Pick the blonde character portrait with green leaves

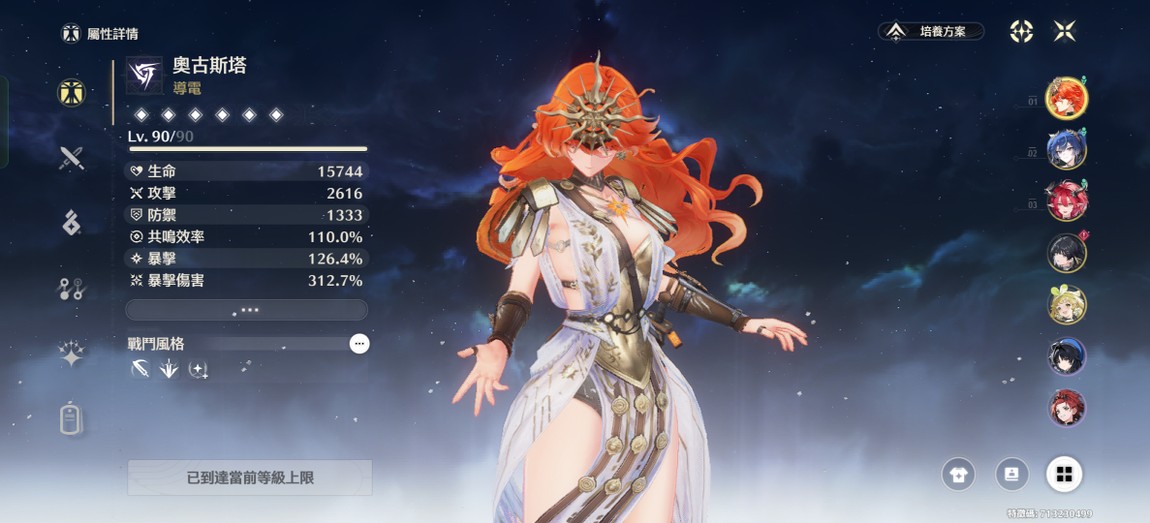click(1066, 305)
